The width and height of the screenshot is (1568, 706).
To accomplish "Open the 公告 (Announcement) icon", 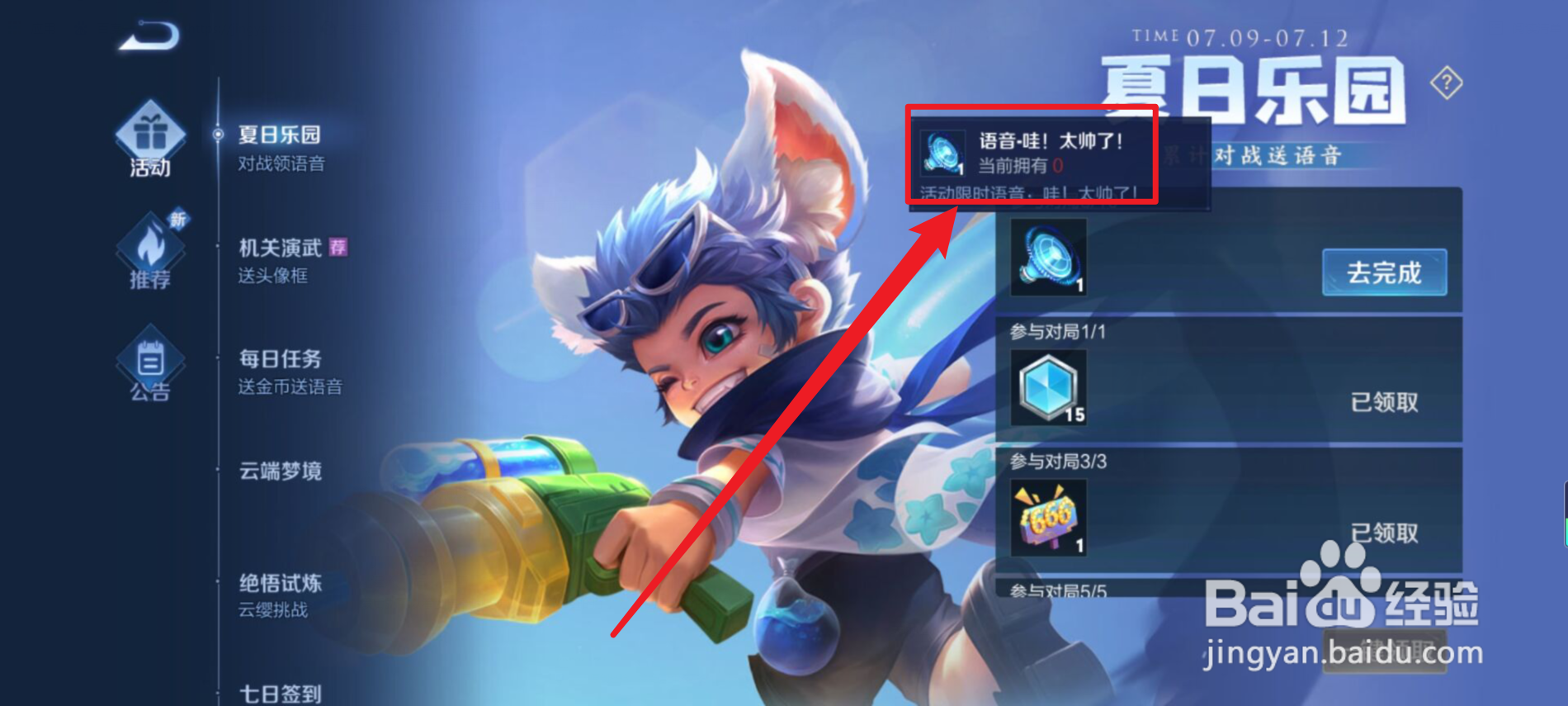I will 149,362.
